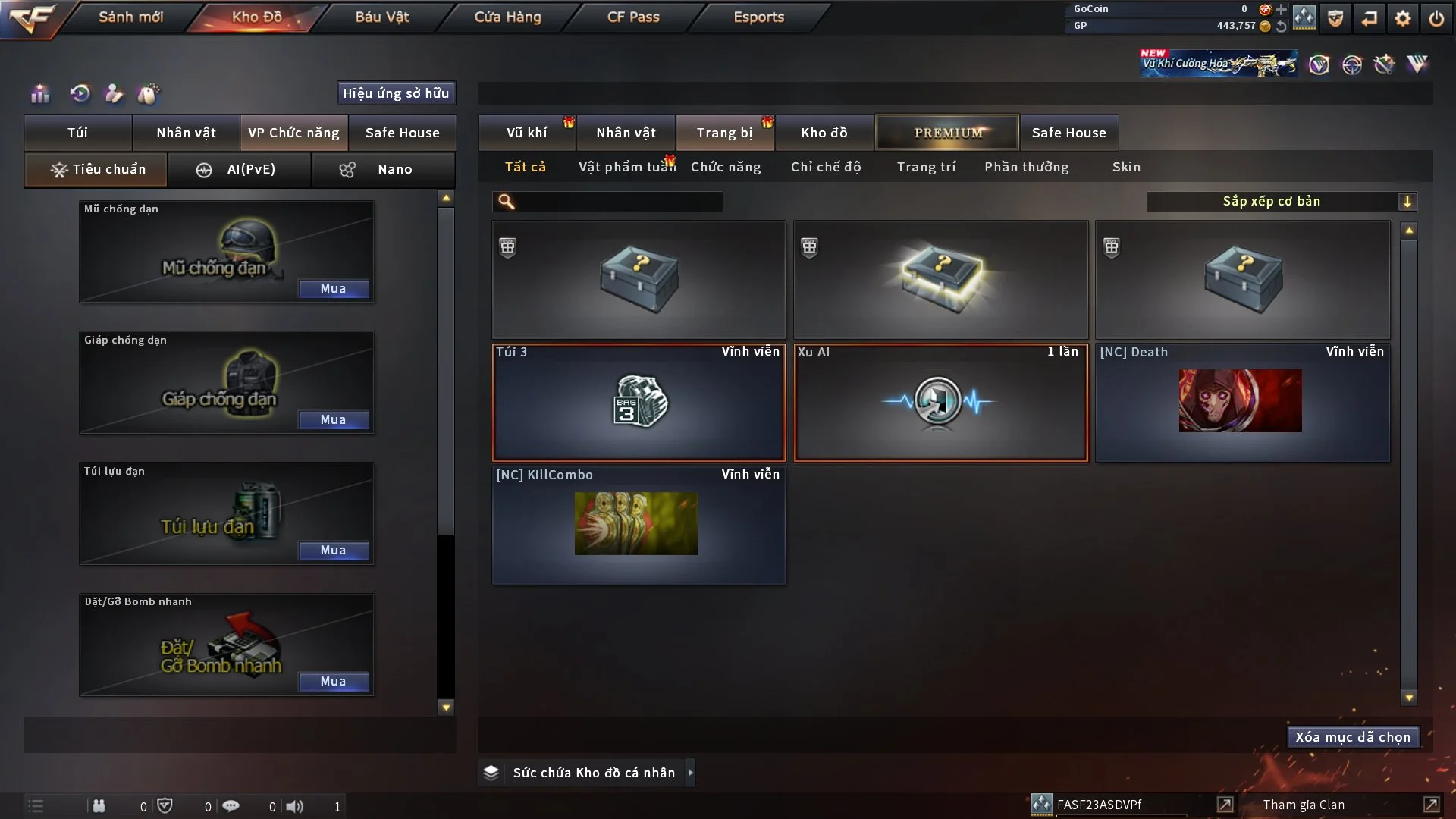This screenshot has height=819, width=1456.
Task: Go to the Sảnh mới lobby
Action: pos(130,17)
